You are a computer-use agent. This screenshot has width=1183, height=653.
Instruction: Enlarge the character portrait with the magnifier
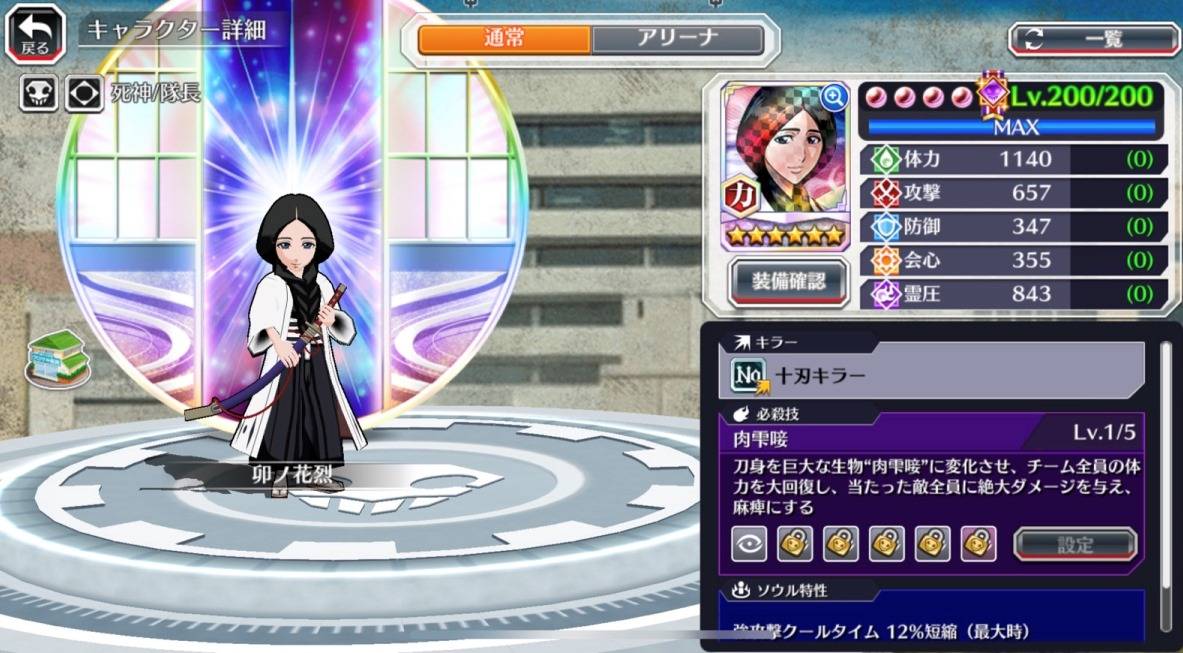(x=833, y=97)
